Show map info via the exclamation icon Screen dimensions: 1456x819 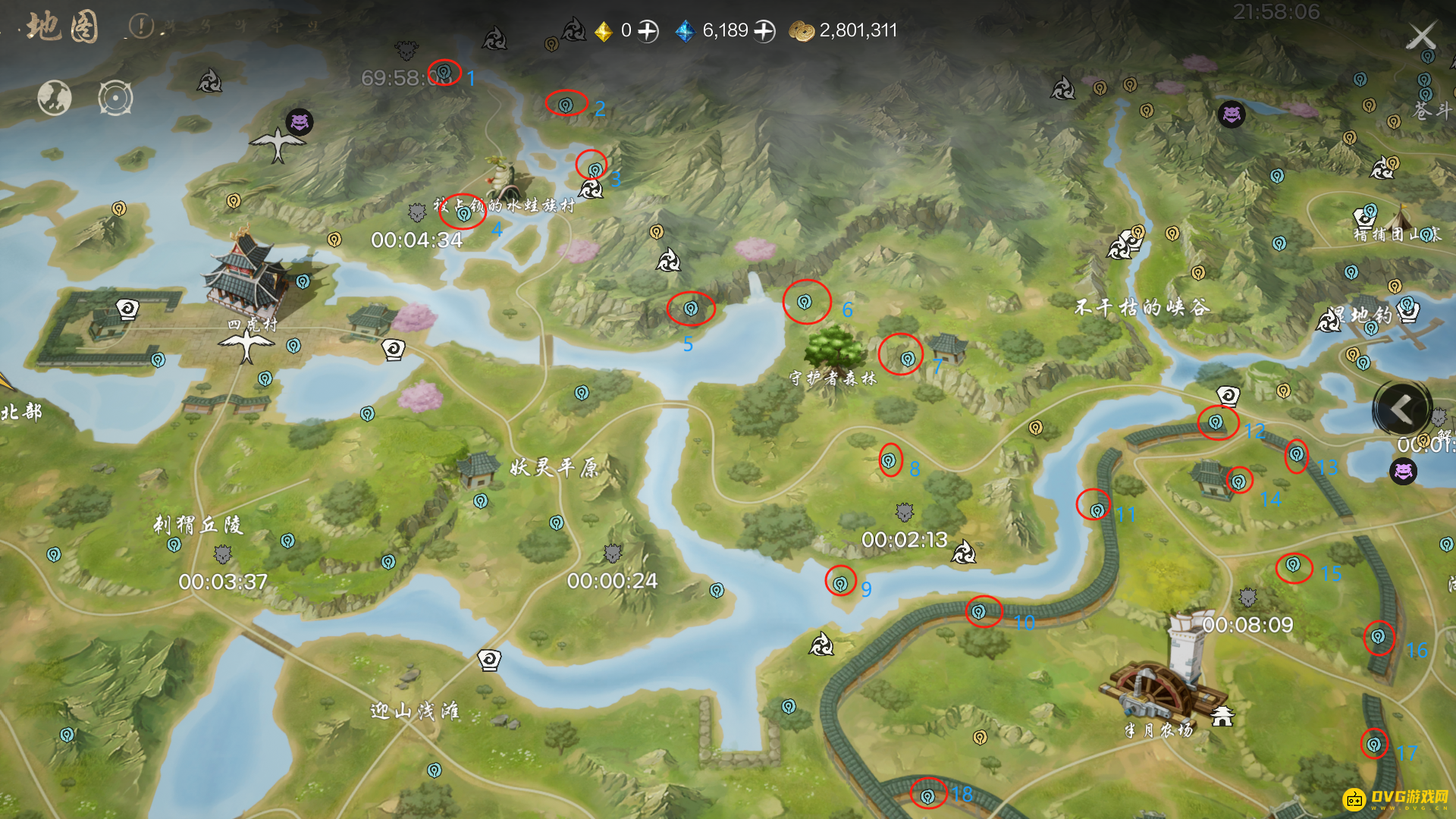pyautogui.click(x=141, y=27)
